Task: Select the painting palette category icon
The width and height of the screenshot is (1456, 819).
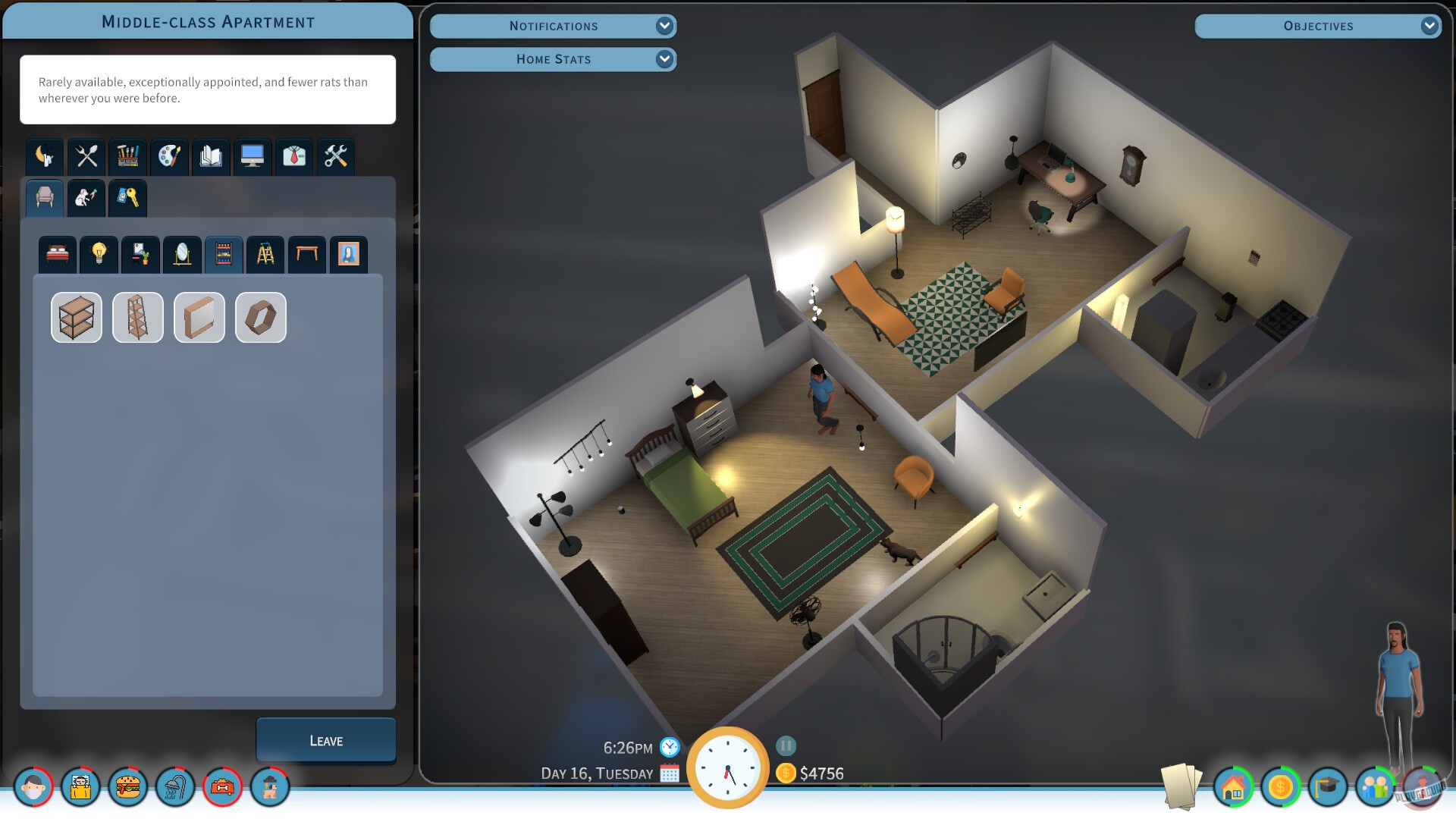Action: coord(168,157)
